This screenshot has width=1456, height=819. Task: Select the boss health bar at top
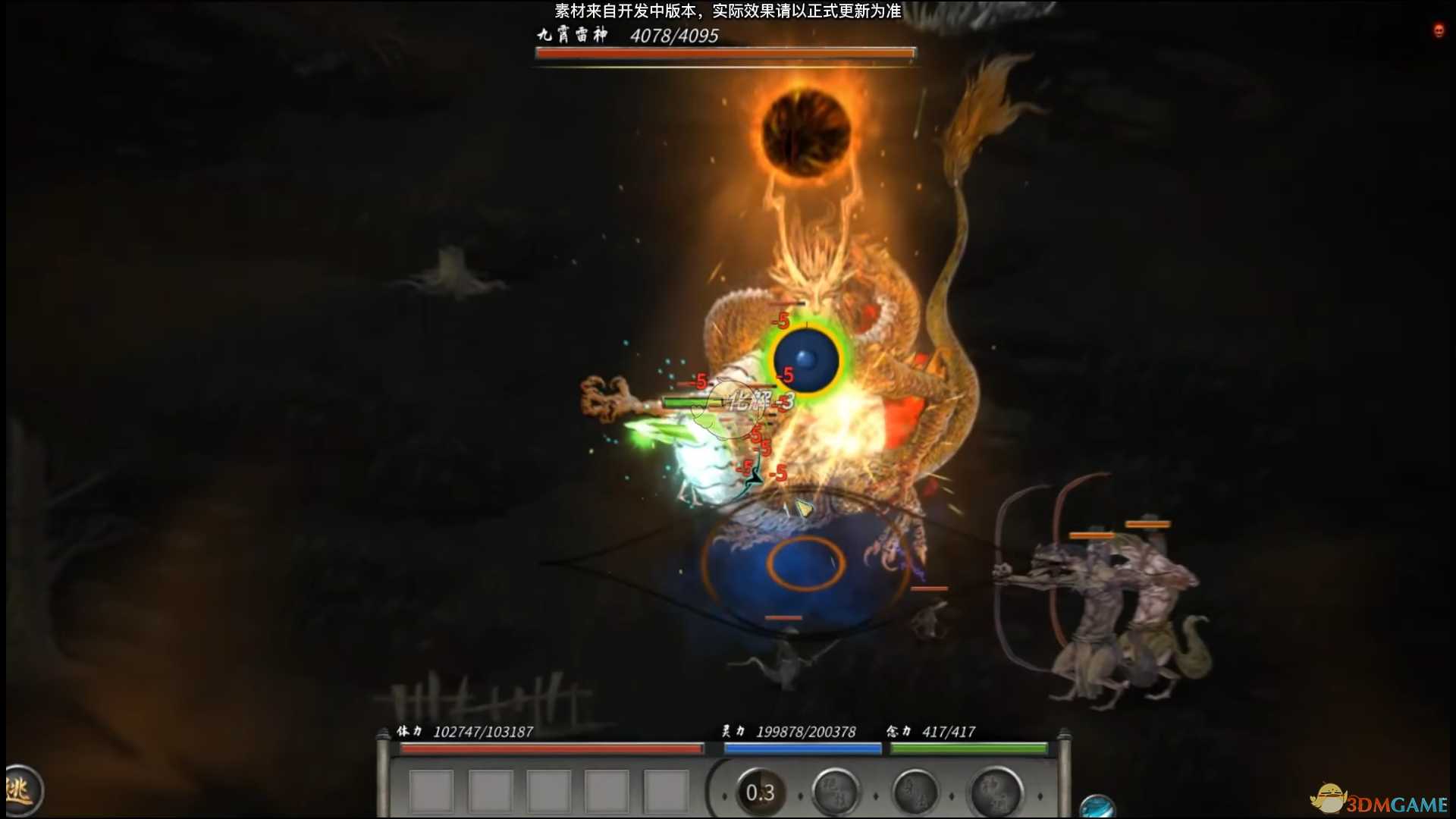coord(724,52)
